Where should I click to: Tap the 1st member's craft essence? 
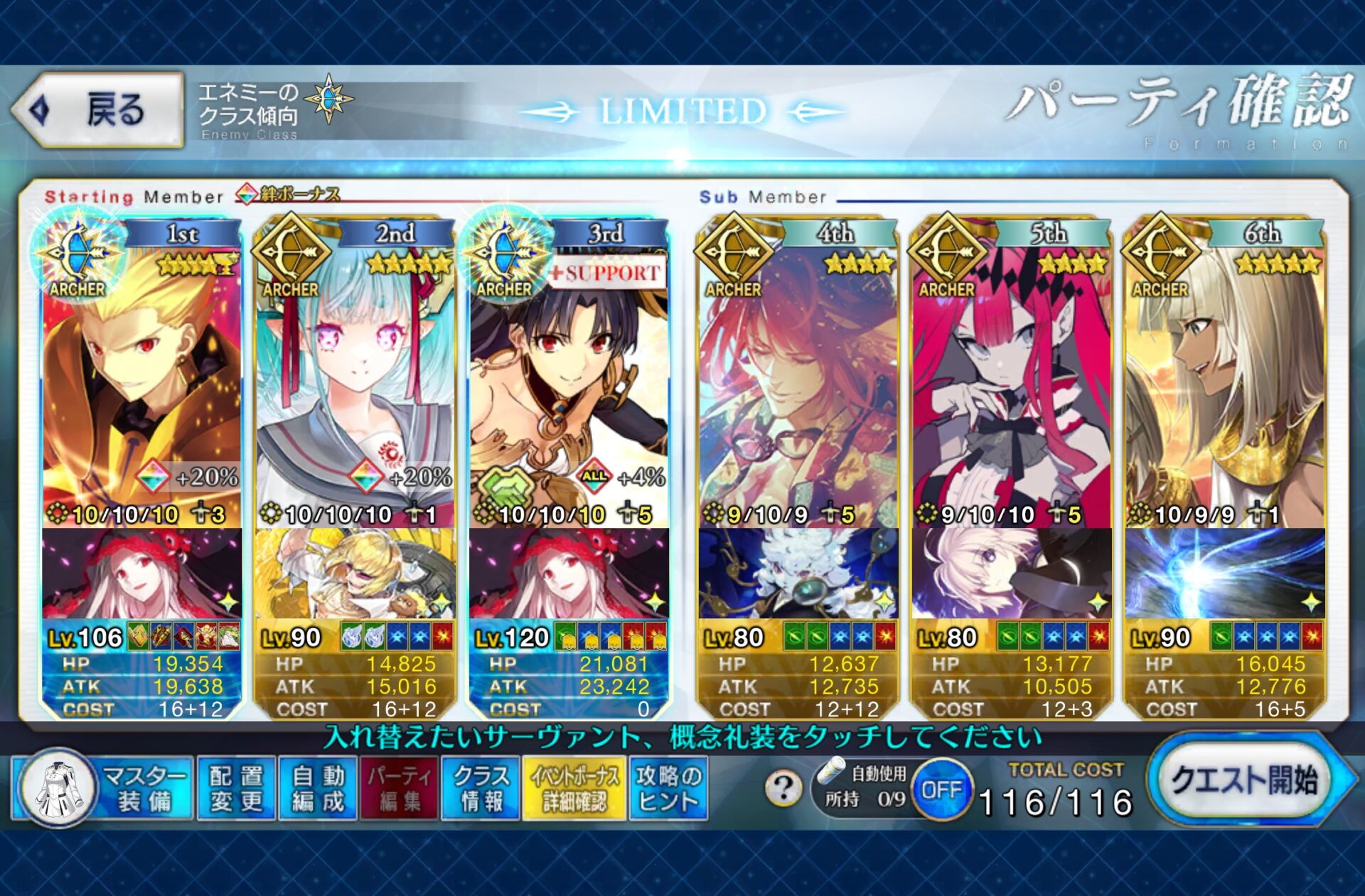pyautogui.click(x=142, y=573)
